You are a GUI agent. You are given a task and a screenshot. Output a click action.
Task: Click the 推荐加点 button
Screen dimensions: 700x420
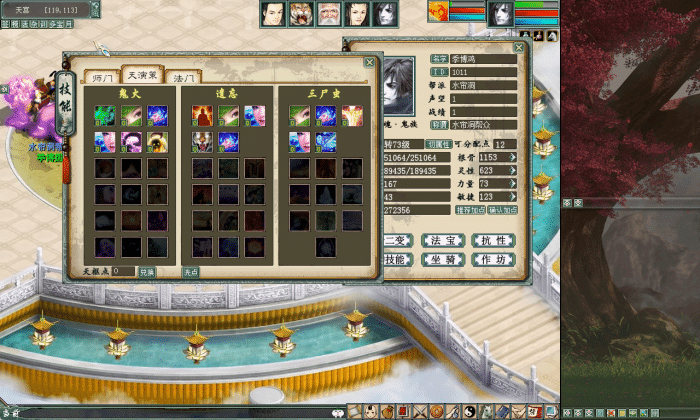tap(468, 211)
